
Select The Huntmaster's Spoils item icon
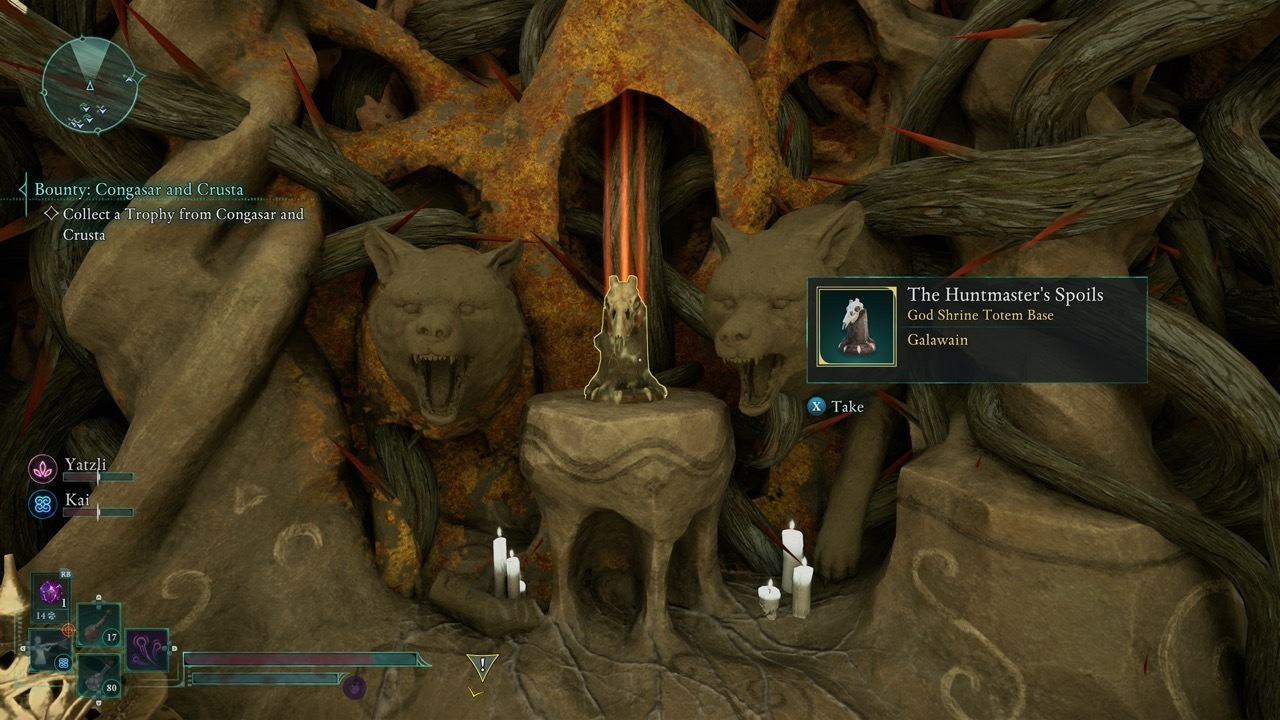[x=856, y=326]
